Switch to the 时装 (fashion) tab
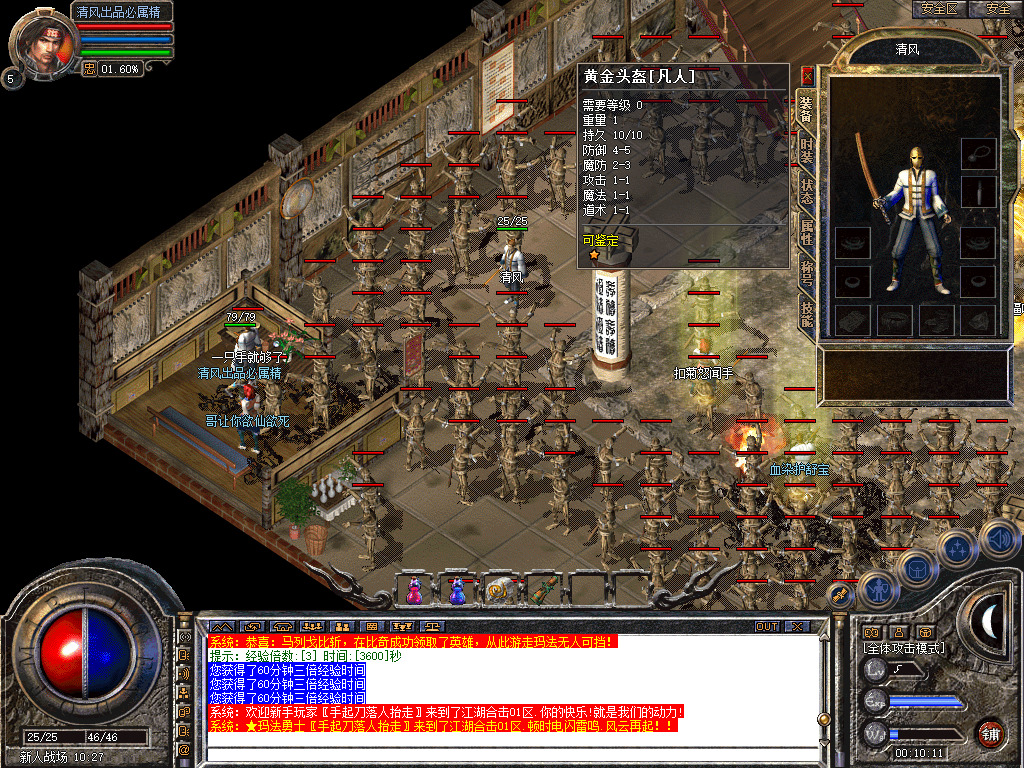The image size is (1024, 768). pos(806,150)
